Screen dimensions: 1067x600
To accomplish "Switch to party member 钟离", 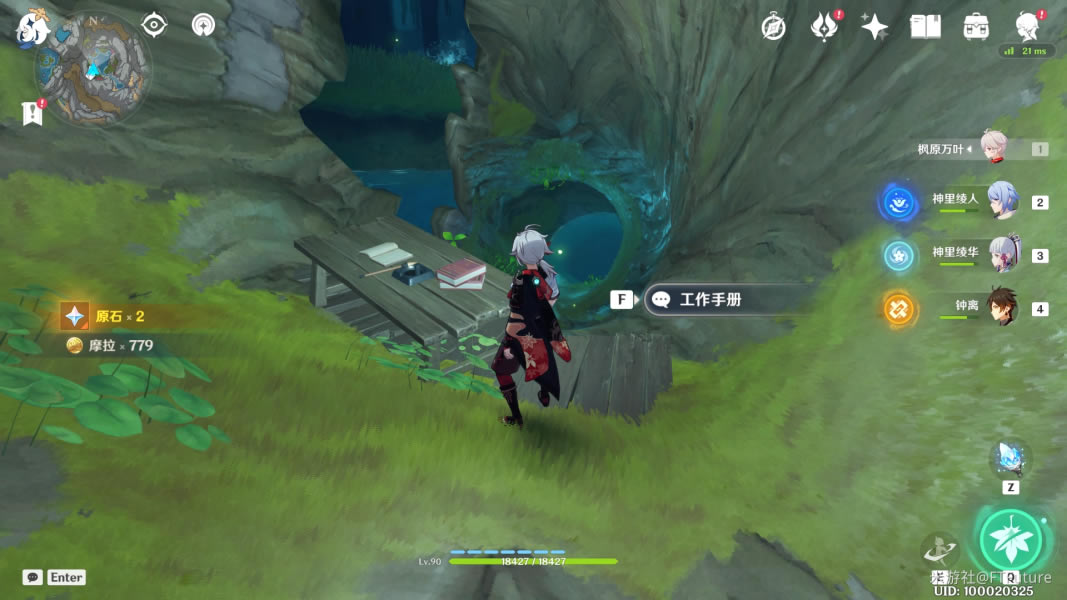I will [1001, 308].
